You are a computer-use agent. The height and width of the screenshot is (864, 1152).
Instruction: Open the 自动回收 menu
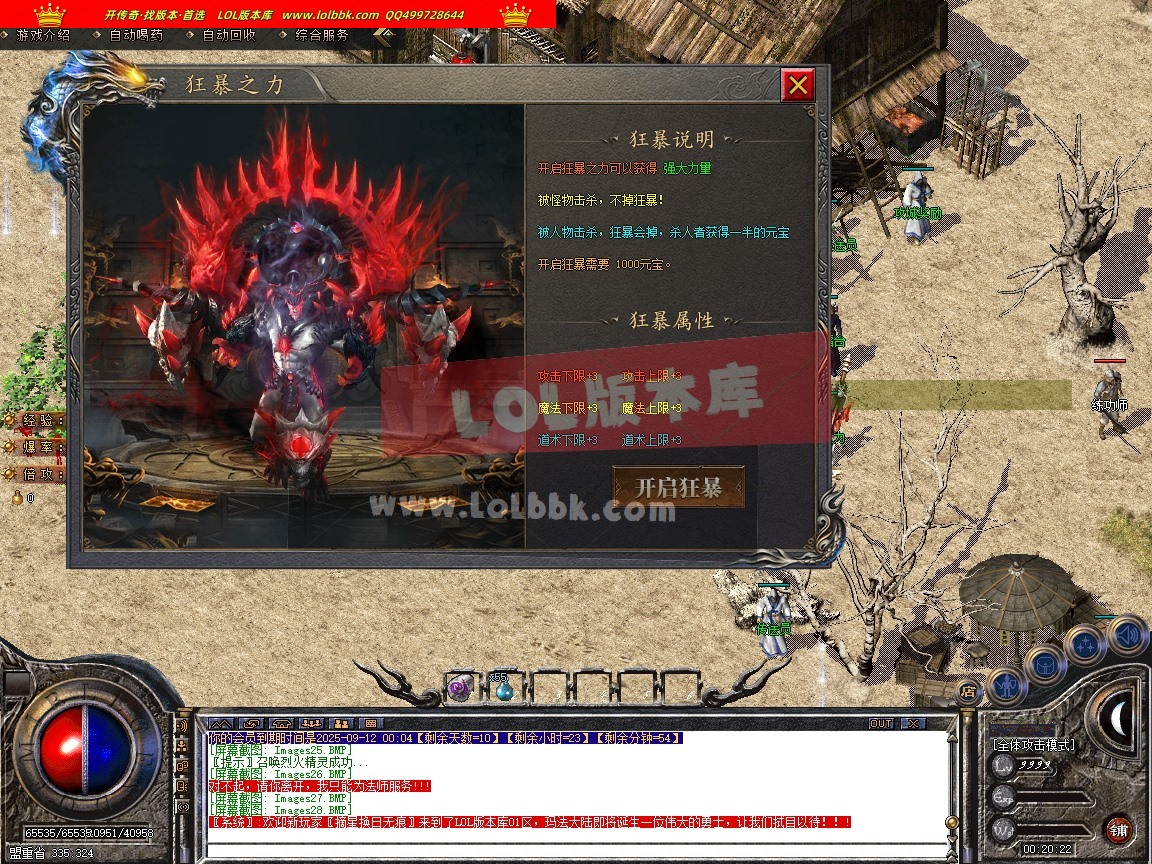(x=229, y=34)
